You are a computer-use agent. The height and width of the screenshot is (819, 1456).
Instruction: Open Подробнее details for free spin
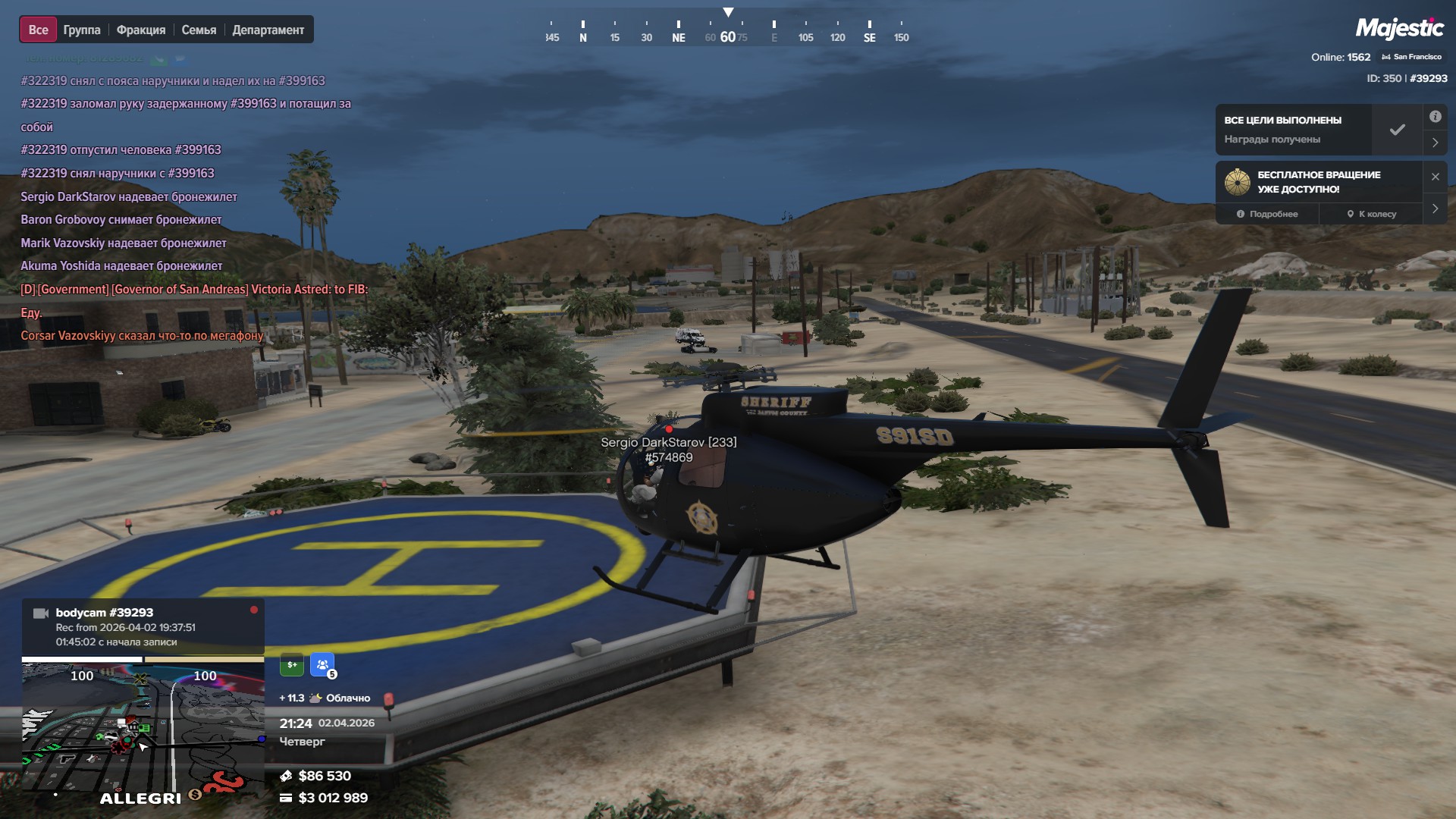click(x=1267, y=214)
